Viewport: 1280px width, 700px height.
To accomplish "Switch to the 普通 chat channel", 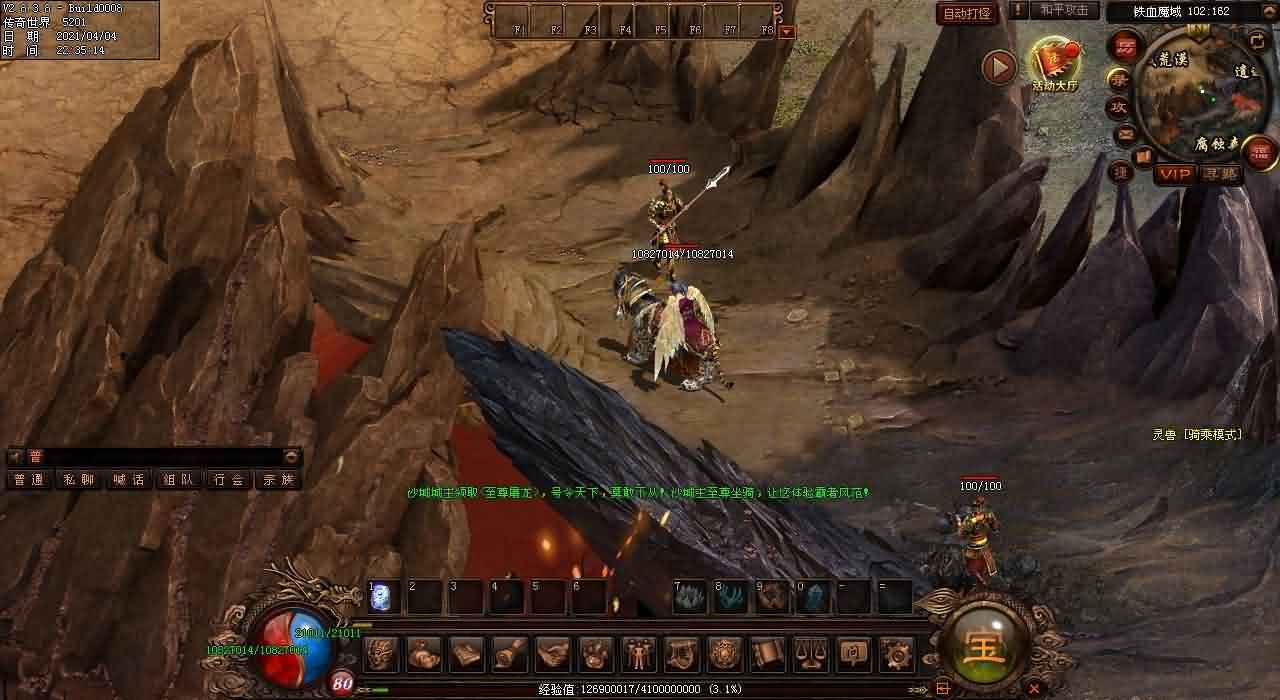I will coord(29,480).
